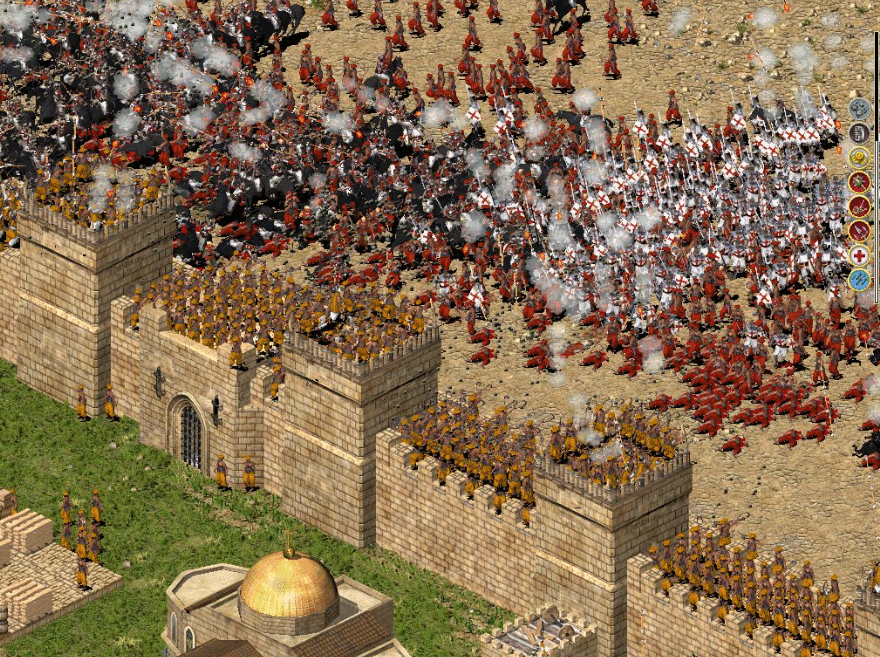Viewport: 880px width, 657px height.
Task: Activate the gold coins power icon
Action: coord(859,157)
